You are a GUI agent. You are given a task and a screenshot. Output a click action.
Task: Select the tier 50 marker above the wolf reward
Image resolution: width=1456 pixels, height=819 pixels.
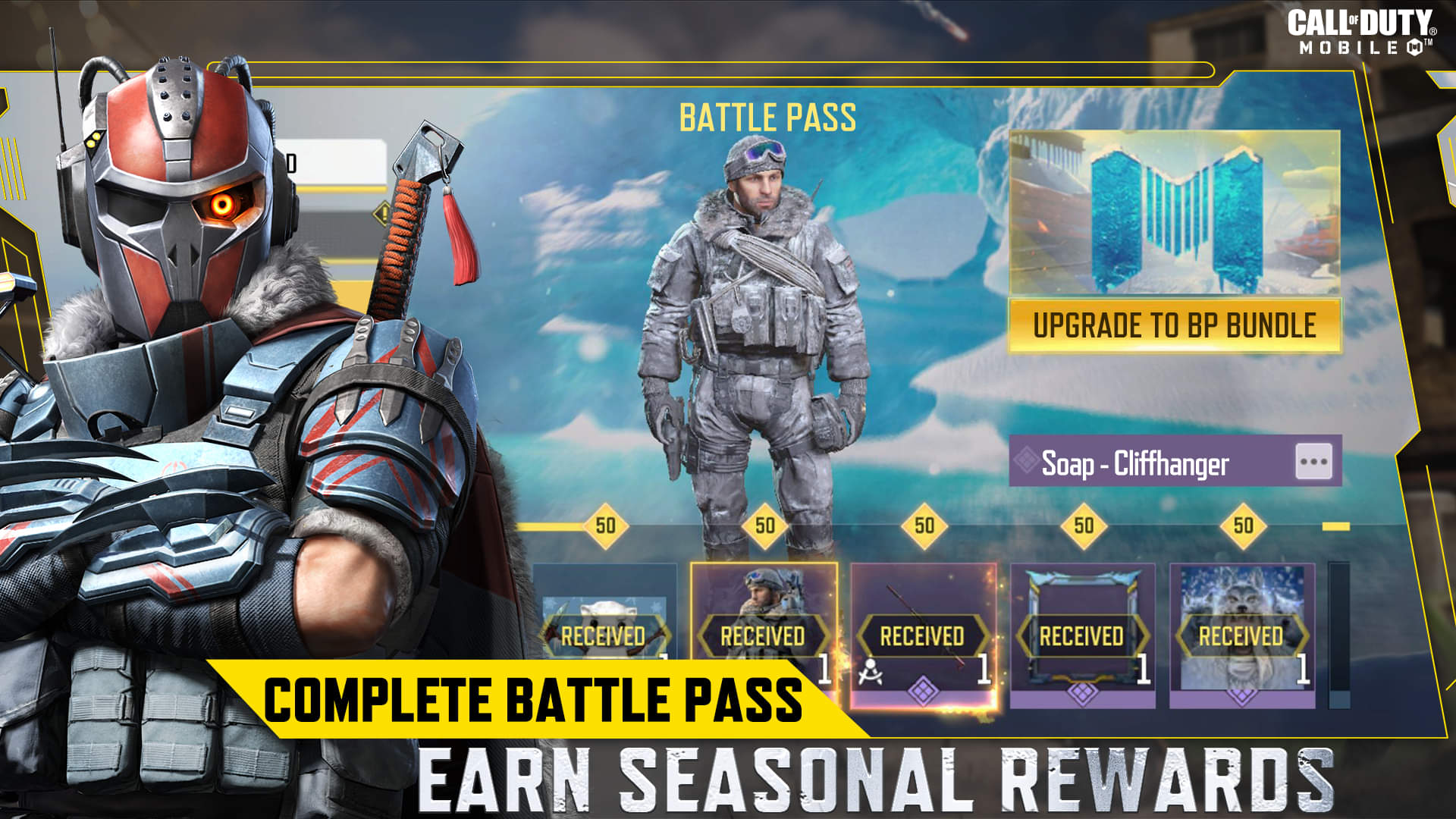click(x=1242, y=523)
